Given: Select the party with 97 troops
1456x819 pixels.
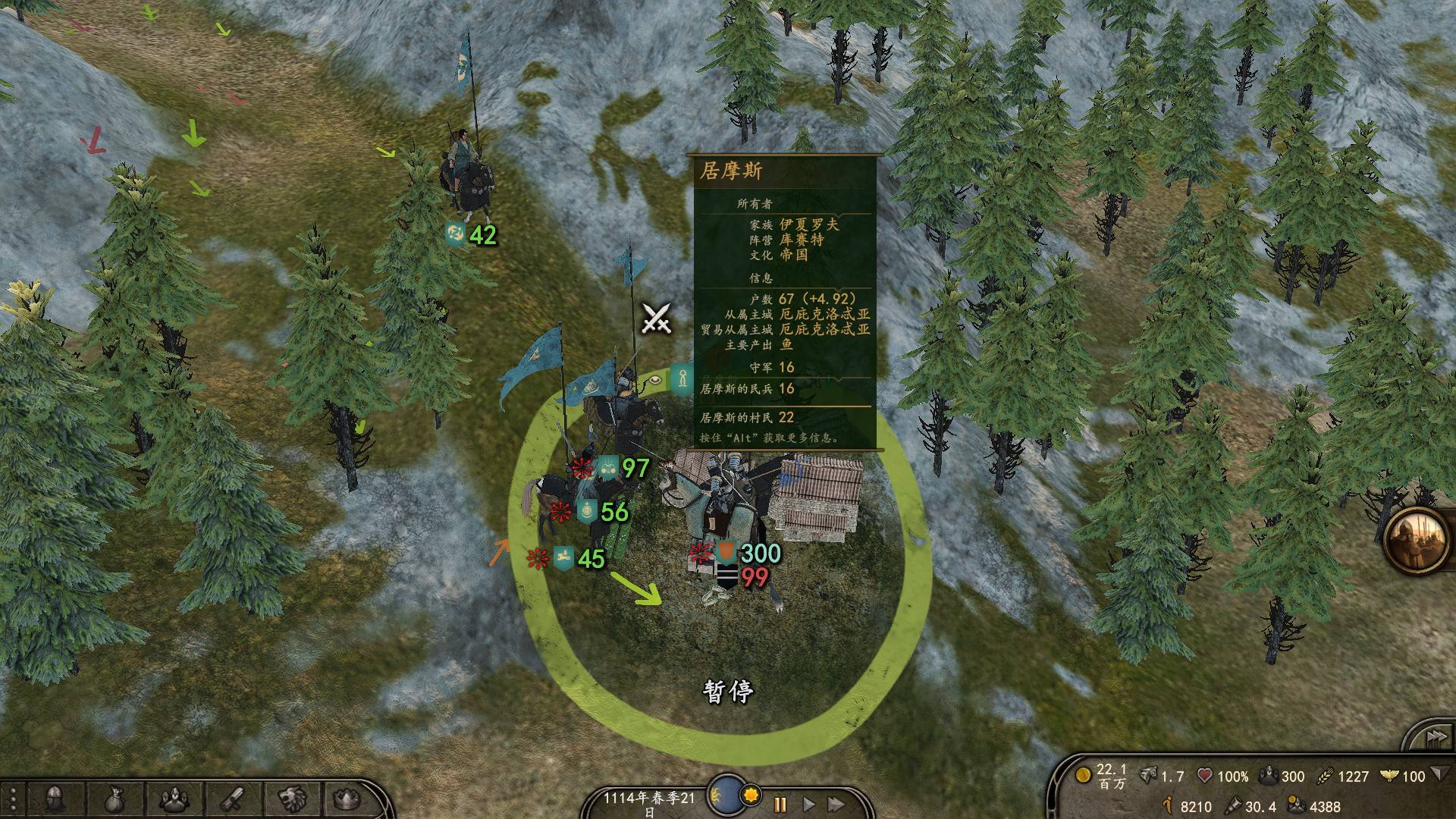Looking at the screenshot, I should [623, 469].
